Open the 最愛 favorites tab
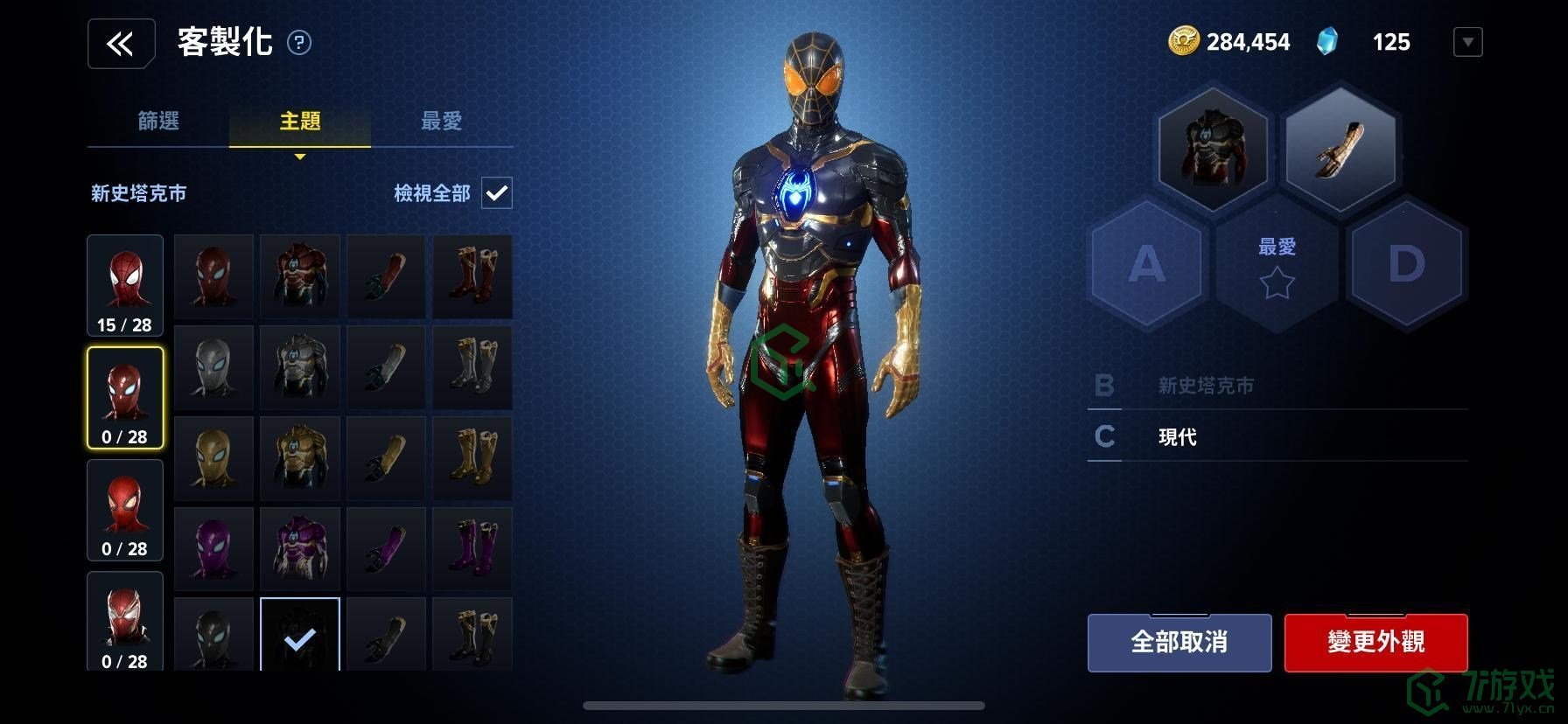The height and width of the screenshot is (724, 1568). click(441, 121)
